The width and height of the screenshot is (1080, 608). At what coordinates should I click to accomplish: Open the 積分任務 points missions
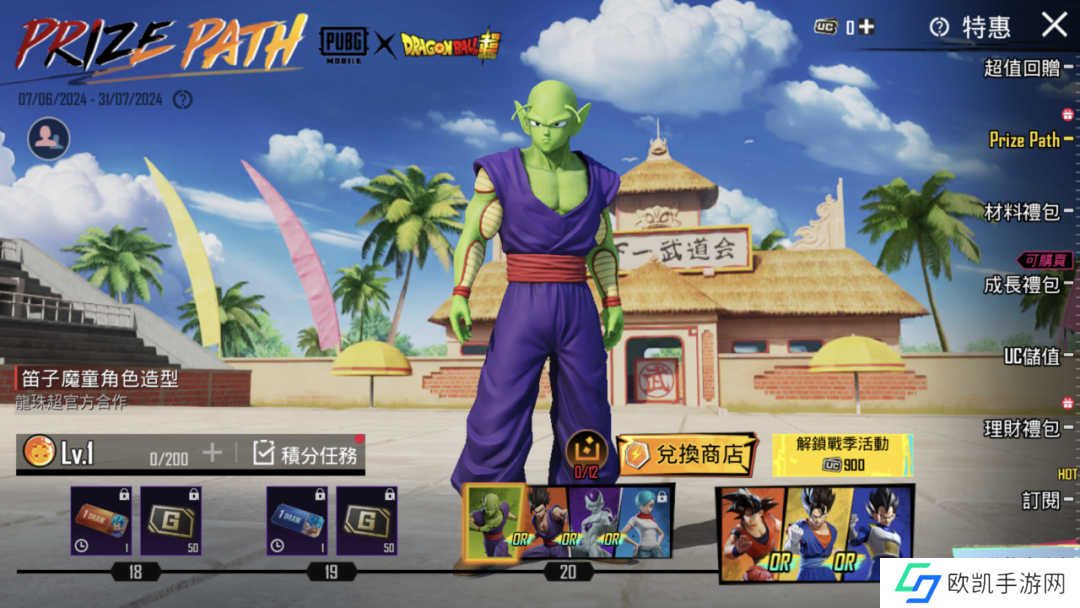pyautogui.click(x=307, y=454)
